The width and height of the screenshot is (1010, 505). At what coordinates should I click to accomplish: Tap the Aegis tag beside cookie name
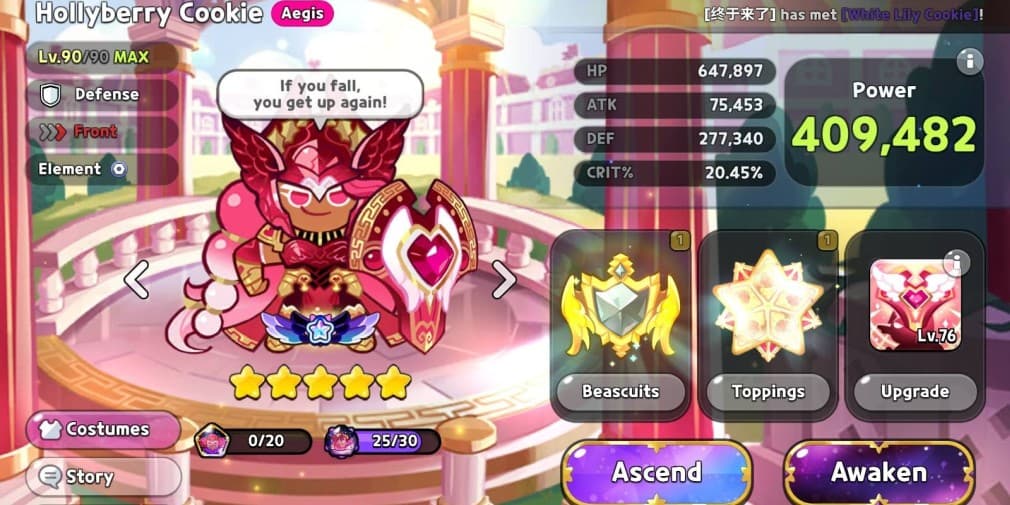point(302,13)
